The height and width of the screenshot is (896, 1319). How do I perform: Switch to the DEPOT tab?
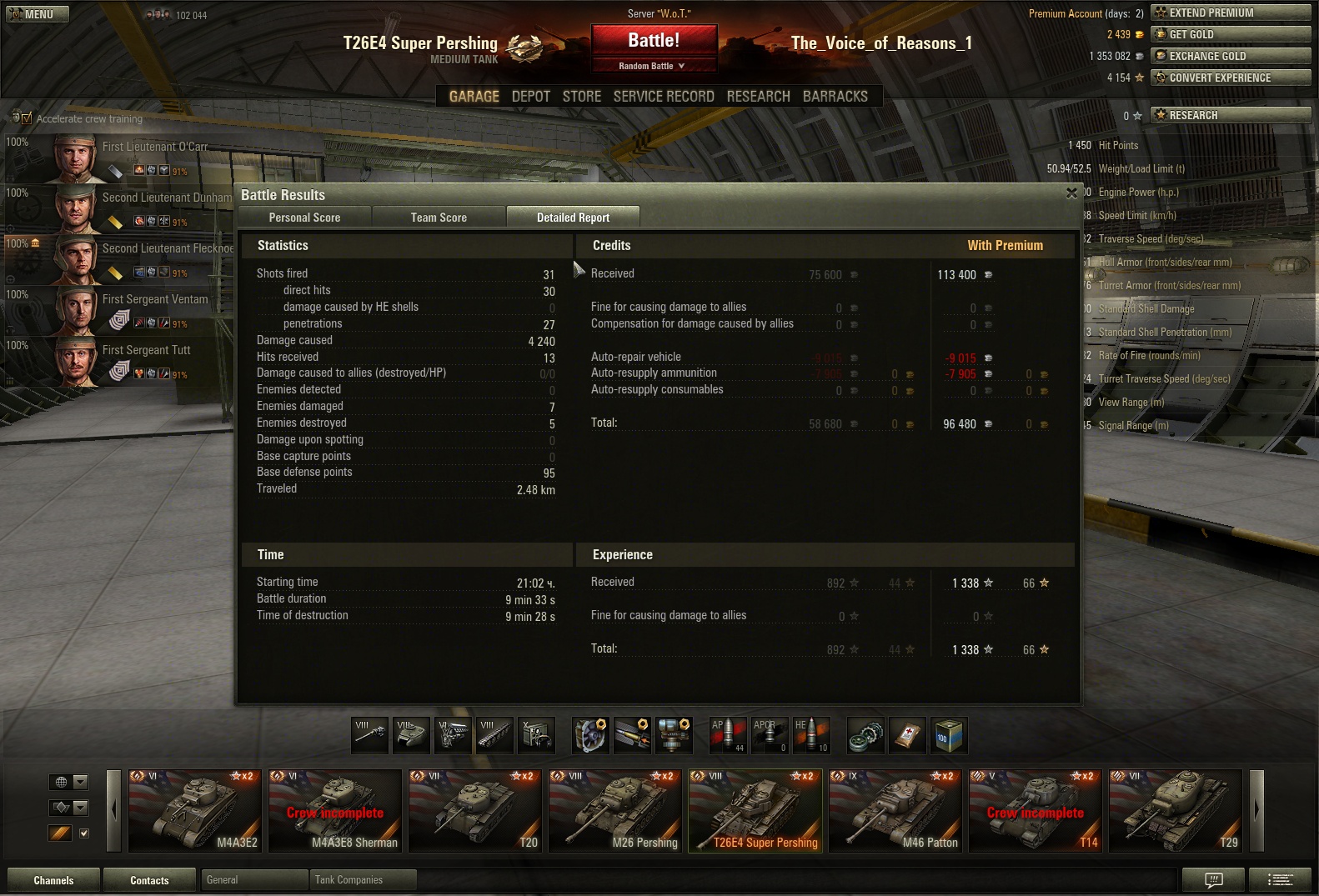pyautogui.click(x=530, y=97)
